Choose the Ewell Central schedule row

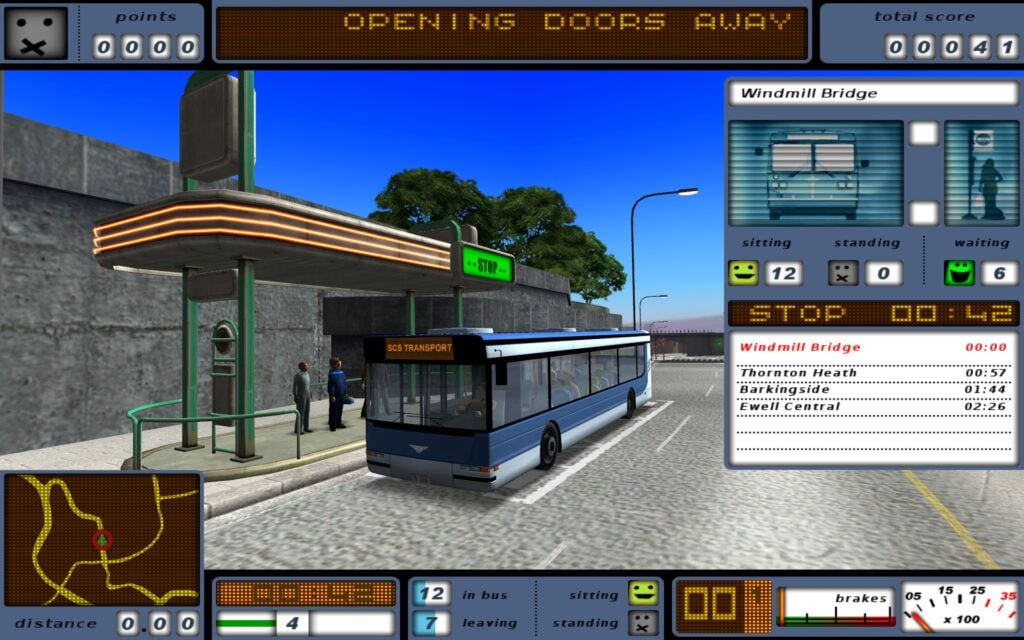point(872,406)
